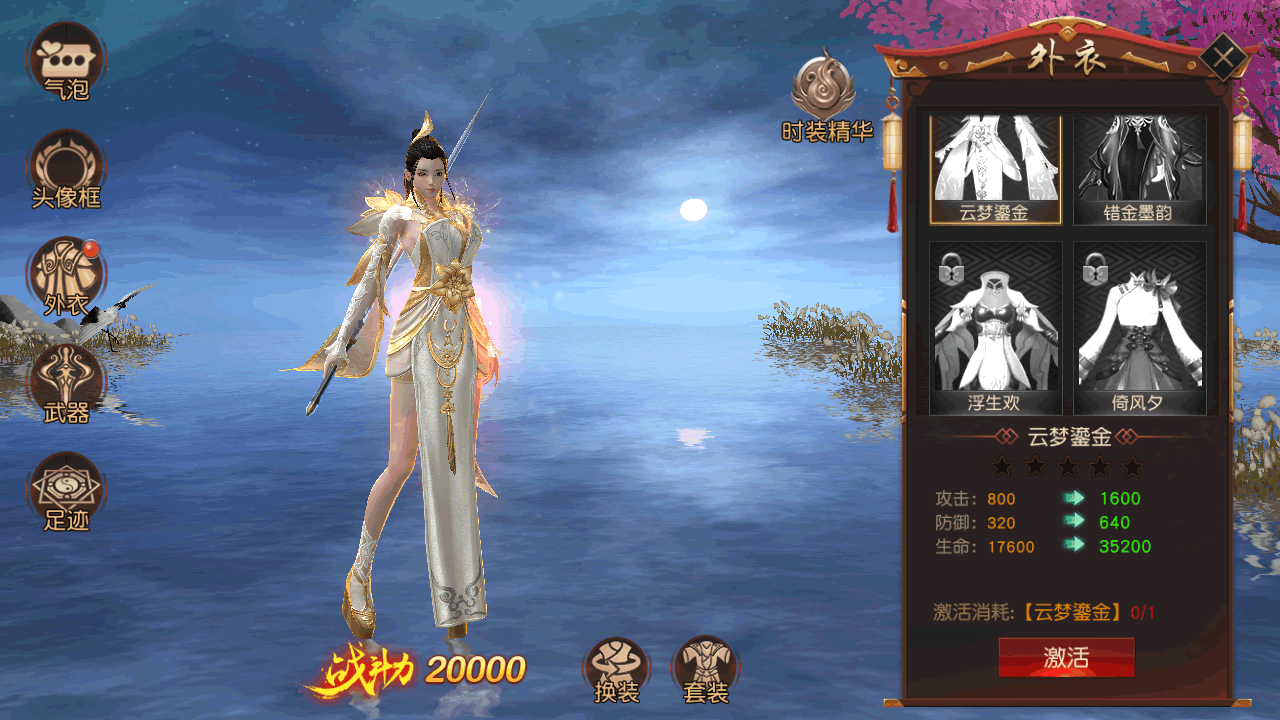Open the 武器 weapon skins category
The height and width of the screenshot is (720, 1280).
click(x=66, y=383)
